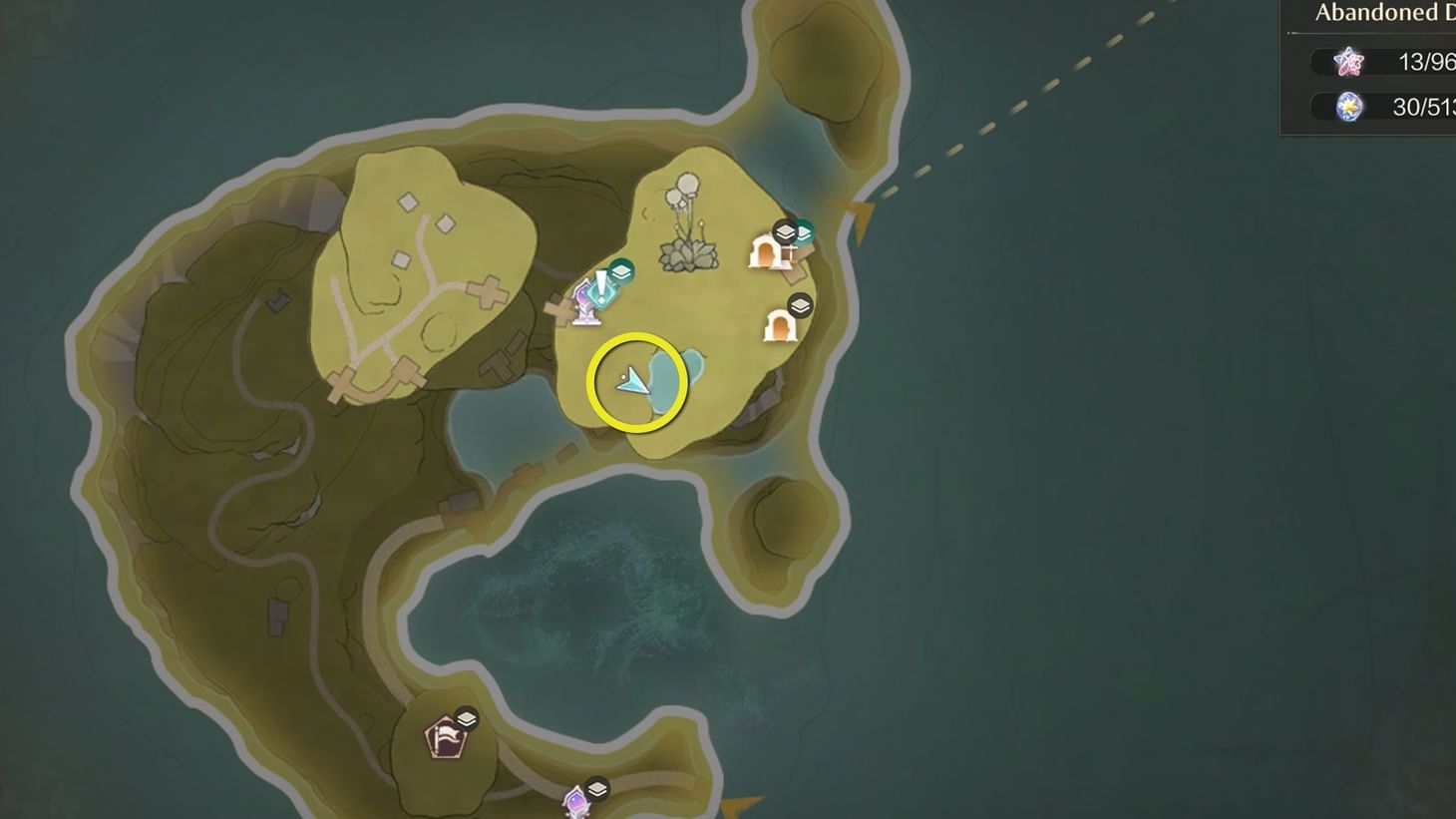
Task: Select the purple crystal waypoint near the bottom edge
Action: (576, 803)
